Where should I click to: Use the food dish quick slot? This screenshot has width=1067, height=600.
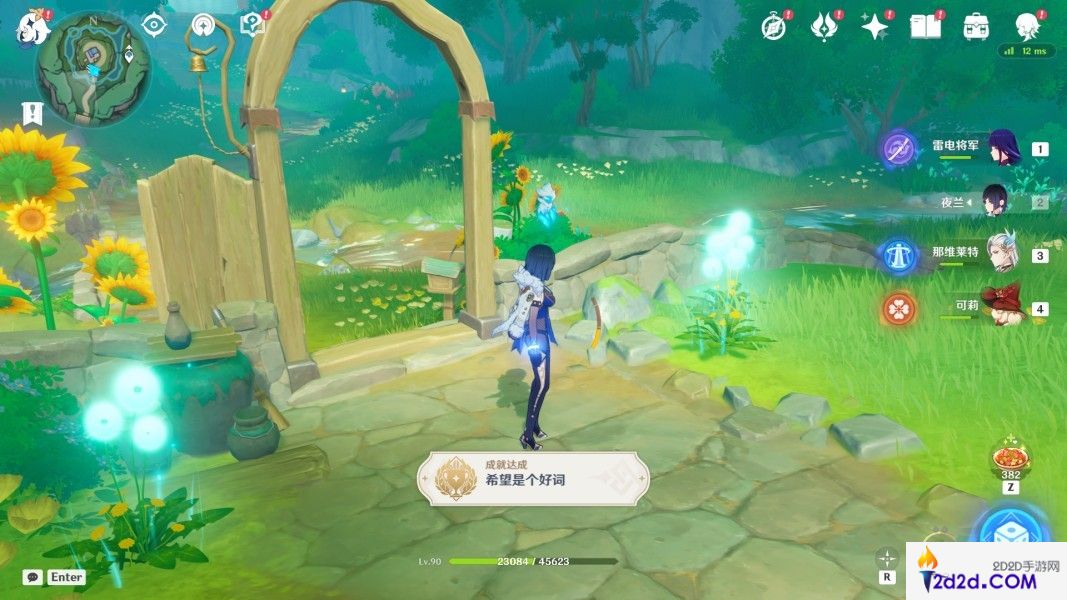tap(1009, 460)
